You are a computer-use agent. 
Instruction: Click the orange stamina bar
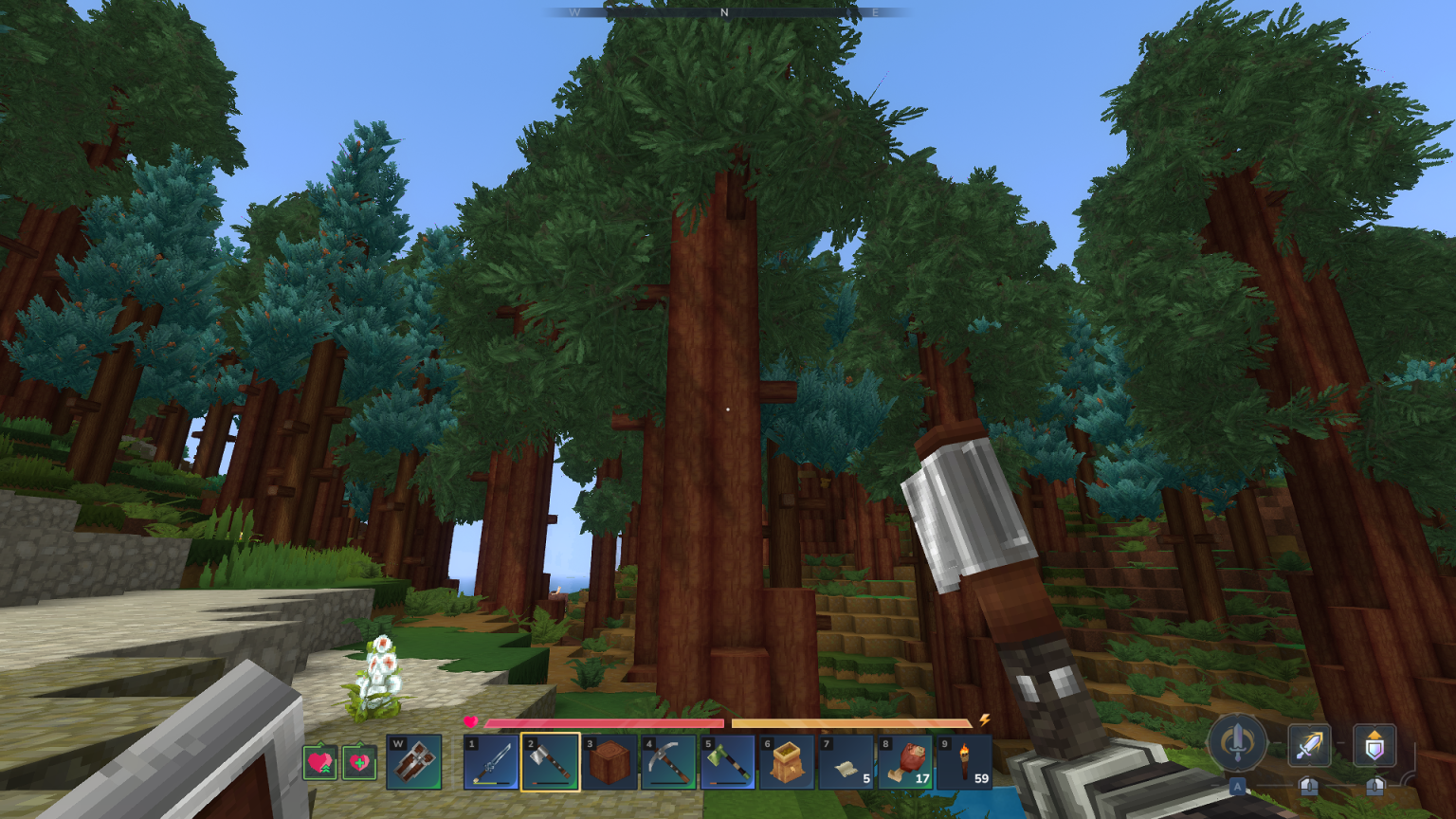coord(853,724)
